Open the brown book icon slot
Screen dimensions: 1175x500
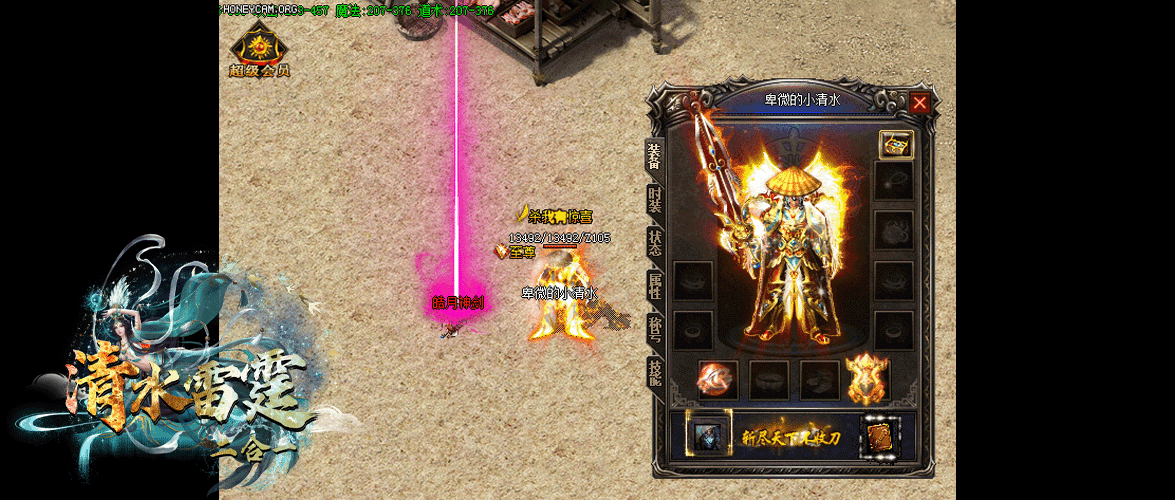881,437
